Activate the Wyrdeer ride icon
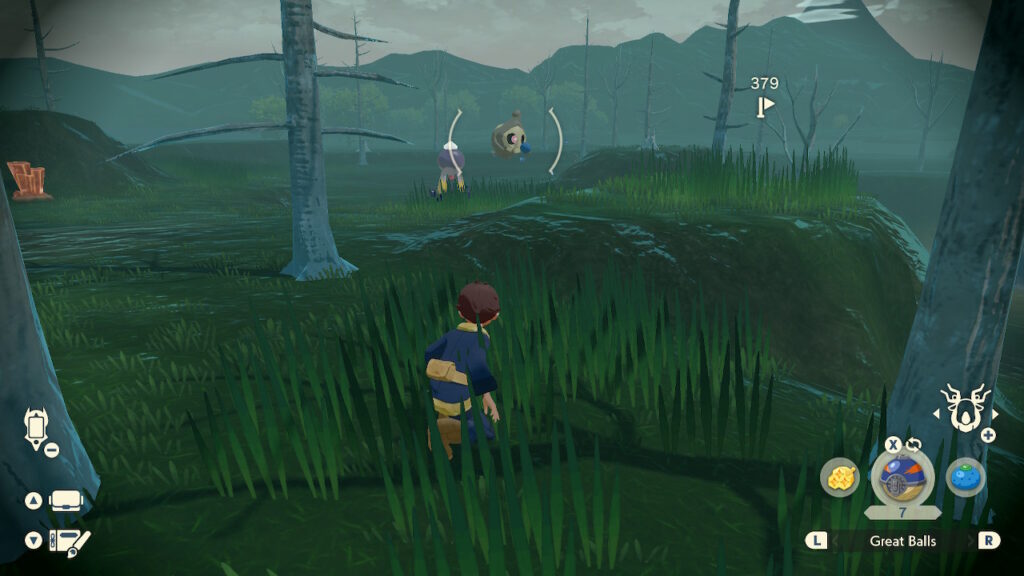The height and width of the screenshot is (576, 1024). pyautogui.click(x=966, y=409)
